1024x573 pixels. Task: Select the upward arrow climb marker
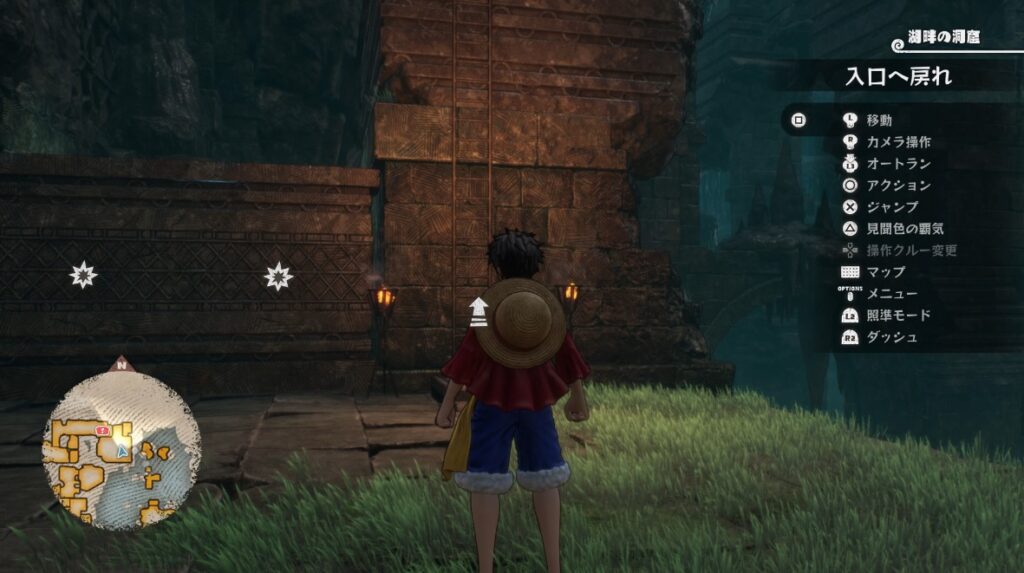pyautogui.click(x=479, y=312)
